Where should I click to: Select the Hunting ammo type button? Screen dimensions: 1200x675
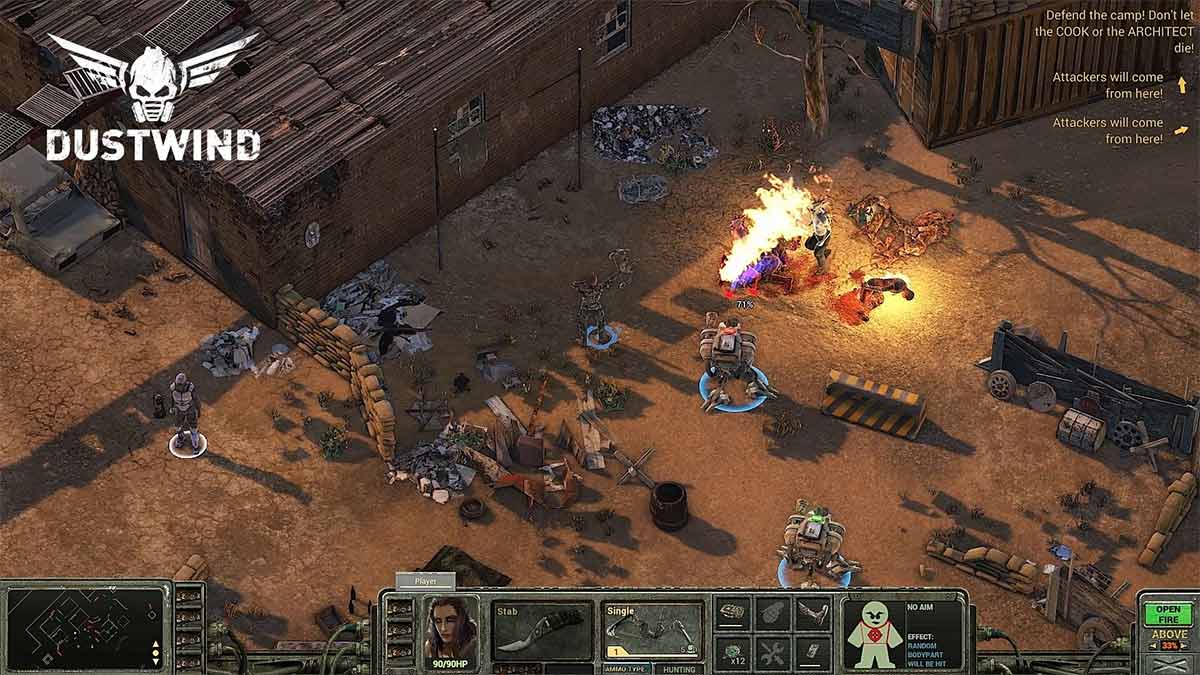(680, 669)
